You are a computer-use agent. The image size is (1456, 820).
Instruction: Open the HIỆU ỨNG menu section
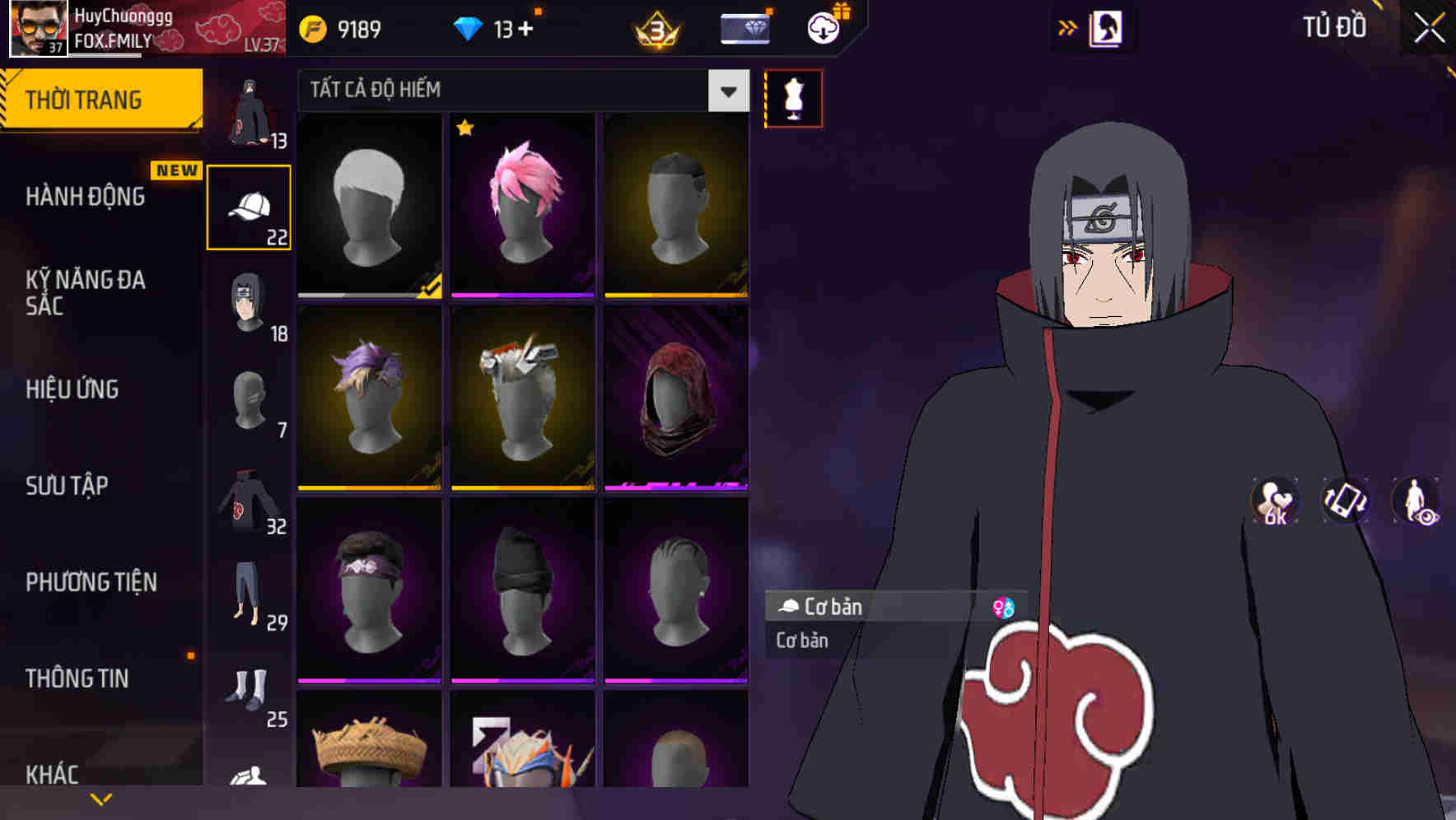coord(72,389)
